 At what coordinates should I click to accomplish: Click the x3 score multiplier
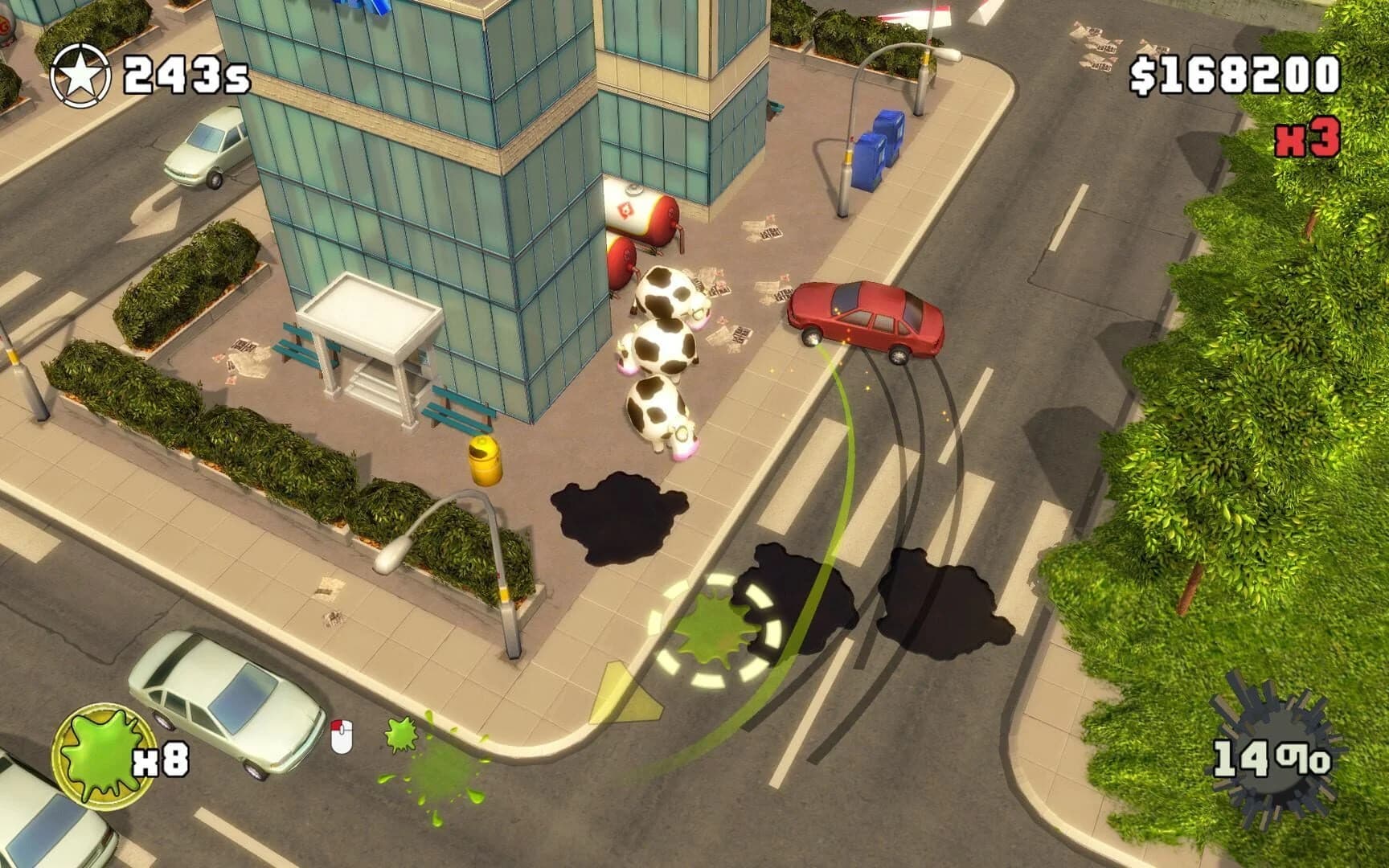(1309, 138)
